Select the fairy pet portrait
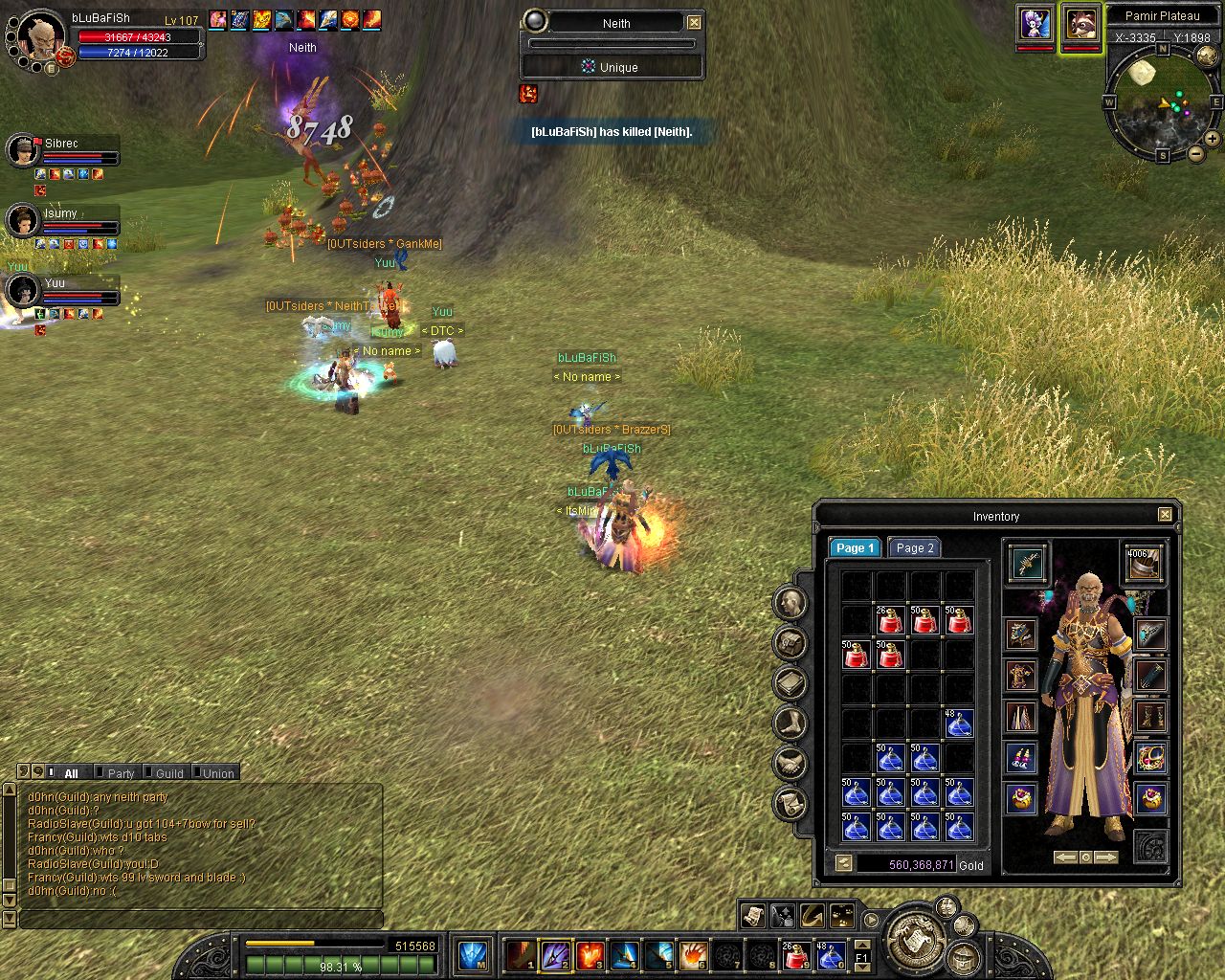 click(1035, 24)
